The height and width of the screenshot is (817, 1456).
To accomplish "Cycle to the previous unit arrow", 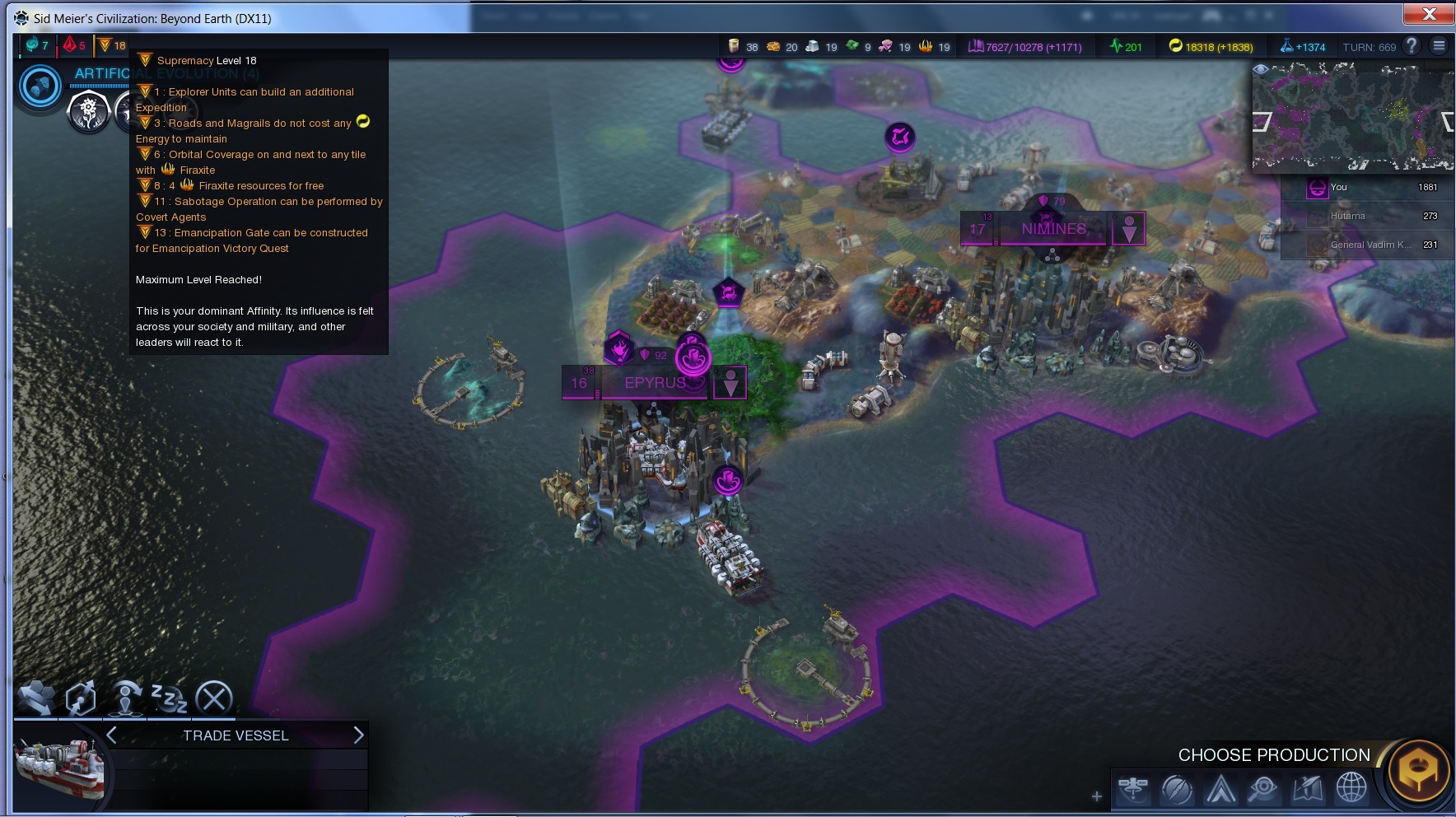I will [x=112, y=735].
